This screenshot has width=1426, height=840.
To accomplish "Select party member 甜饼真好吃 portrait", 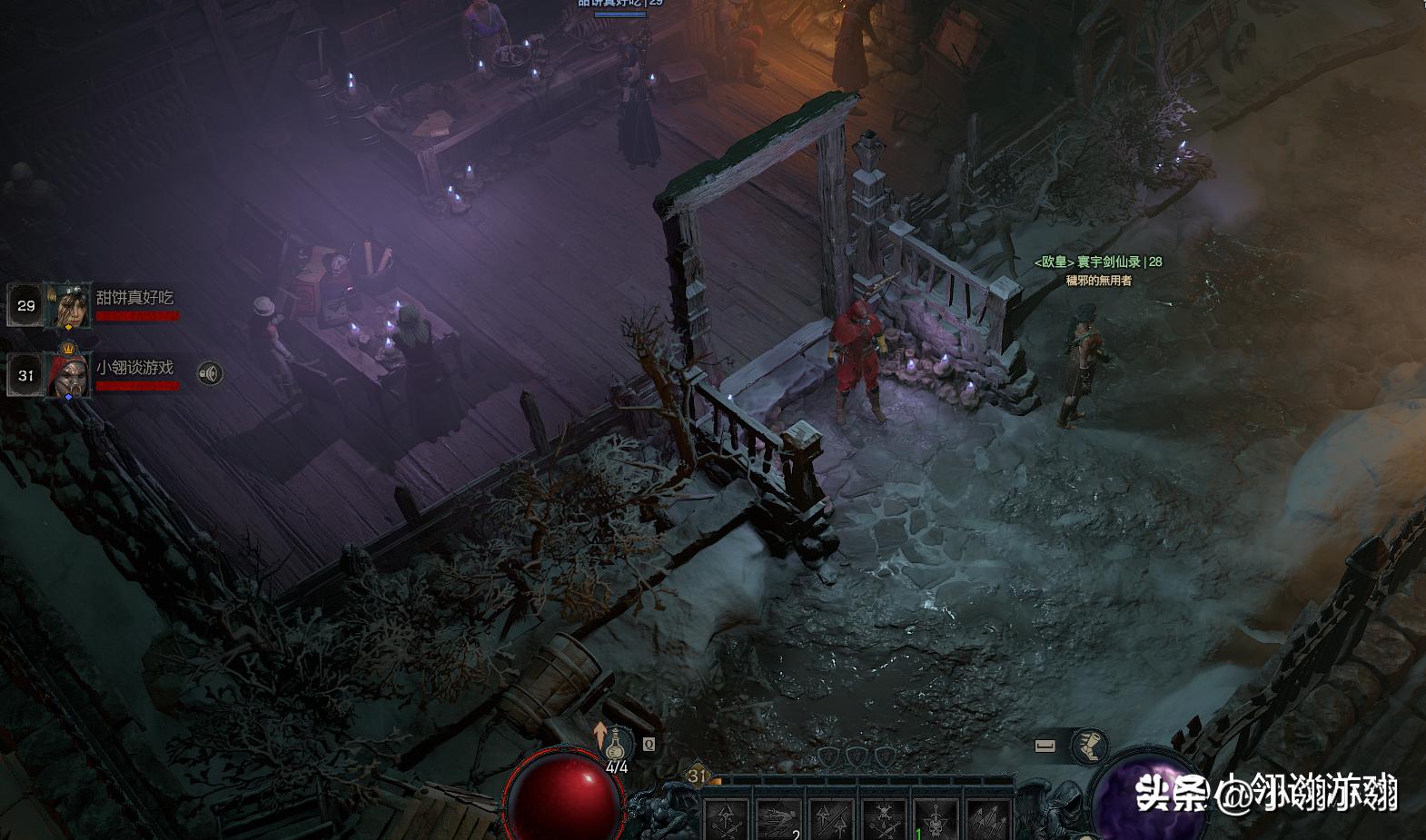I will point(69,305).
